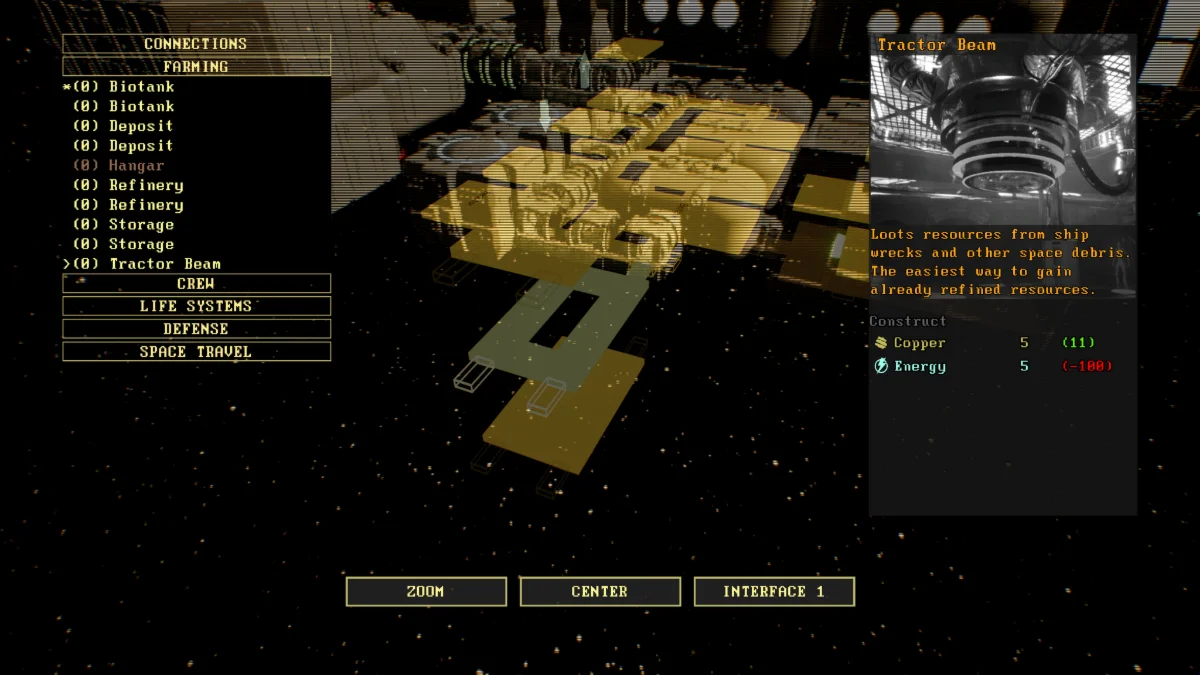Click the Zoom button
The width and height of the screenshot is (1200, 675).
pyautogui.click(x=426, y=592)
